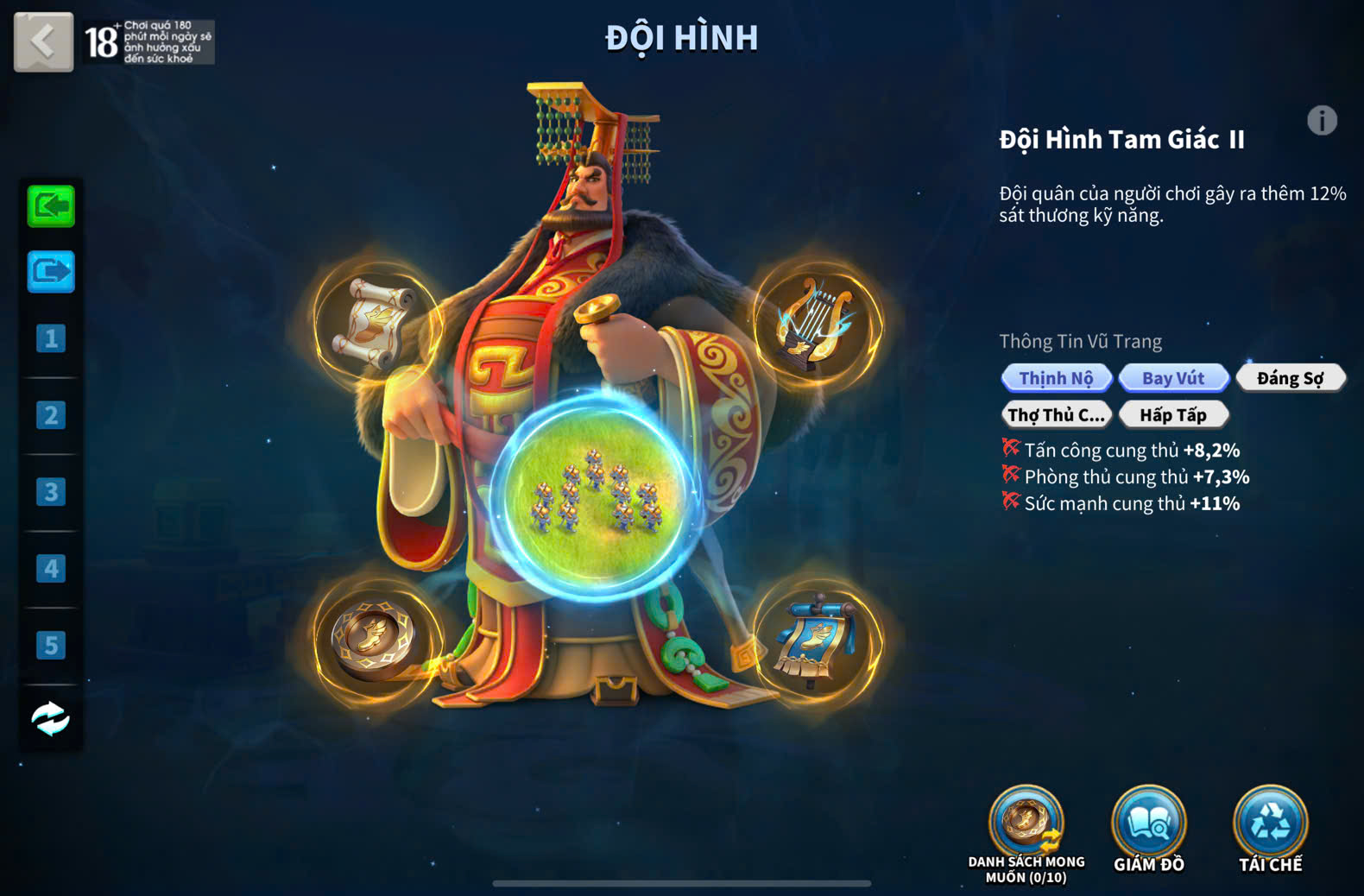Select the golden harp armament slot

pos(816,324)
